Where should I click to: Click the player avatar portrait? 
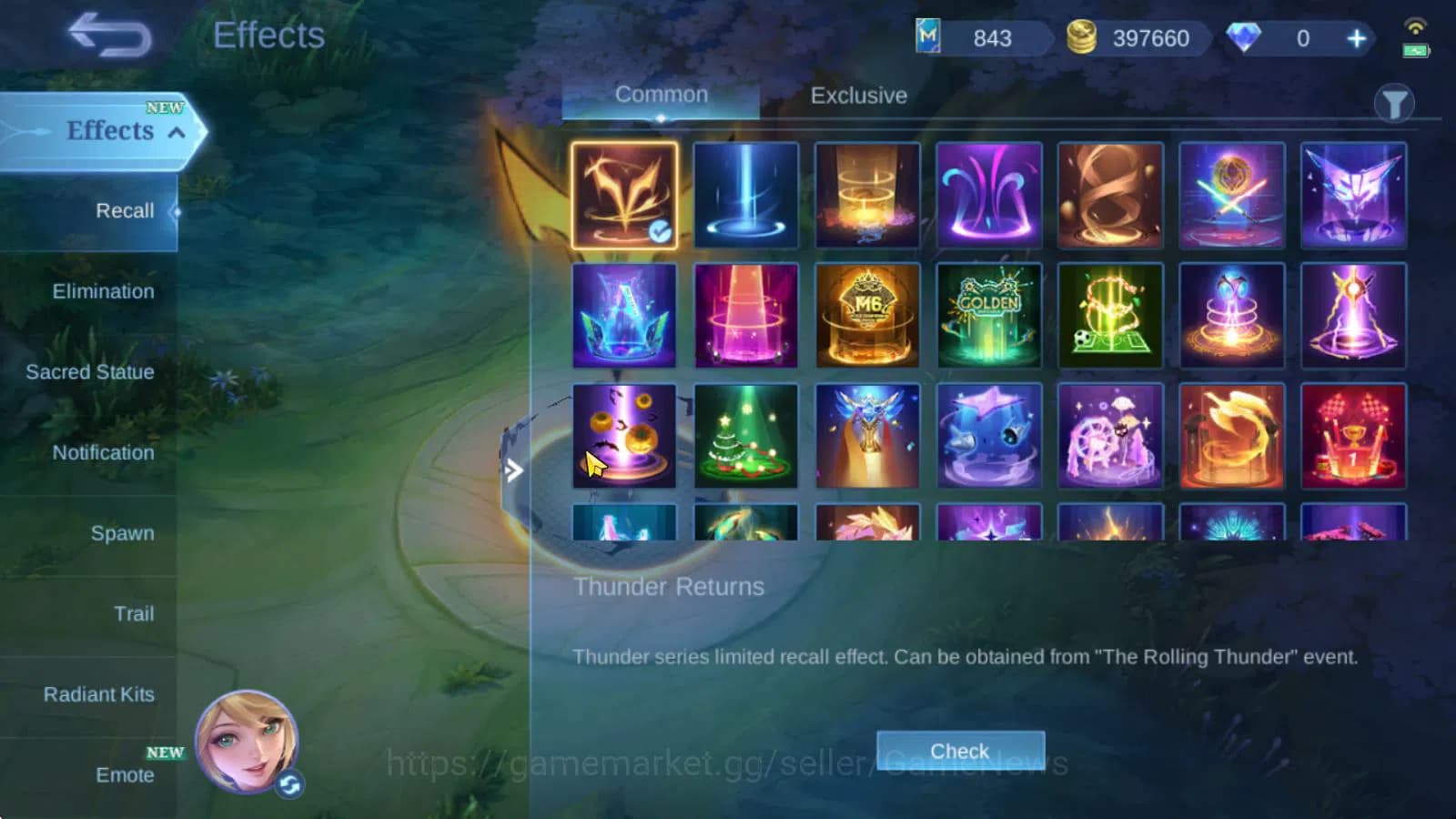[x=246, y=742]
